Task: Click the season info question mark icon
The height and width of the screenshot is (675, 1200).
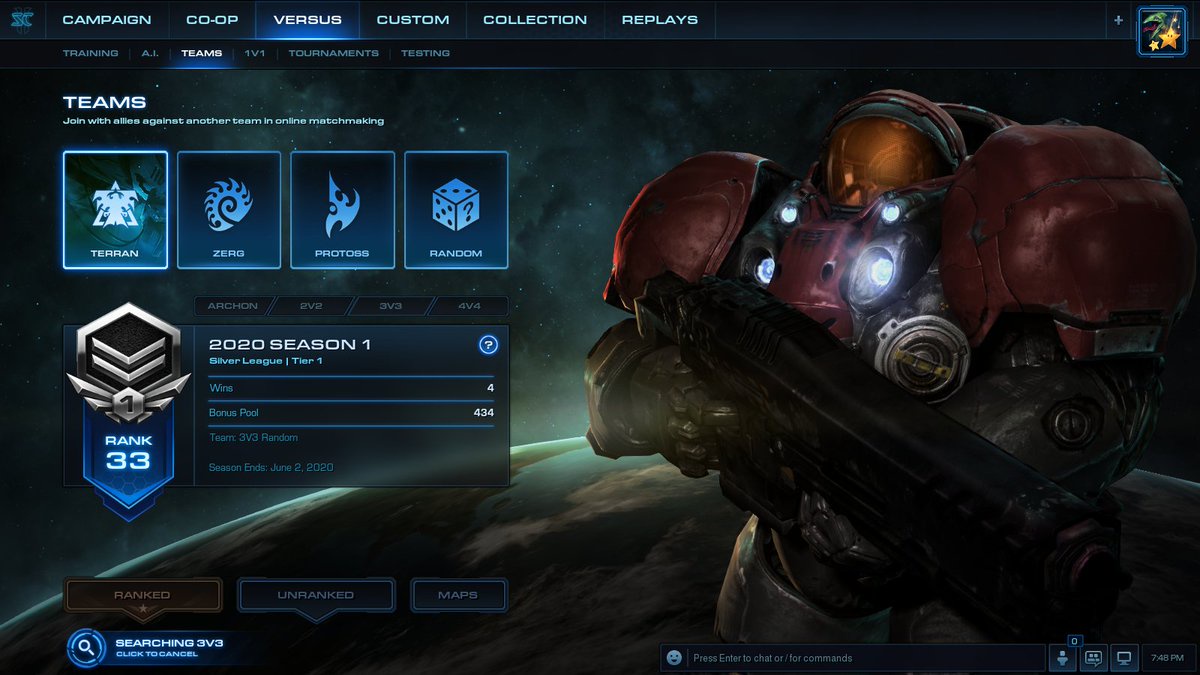Action: pyautogui.click(x=488, y=345)
